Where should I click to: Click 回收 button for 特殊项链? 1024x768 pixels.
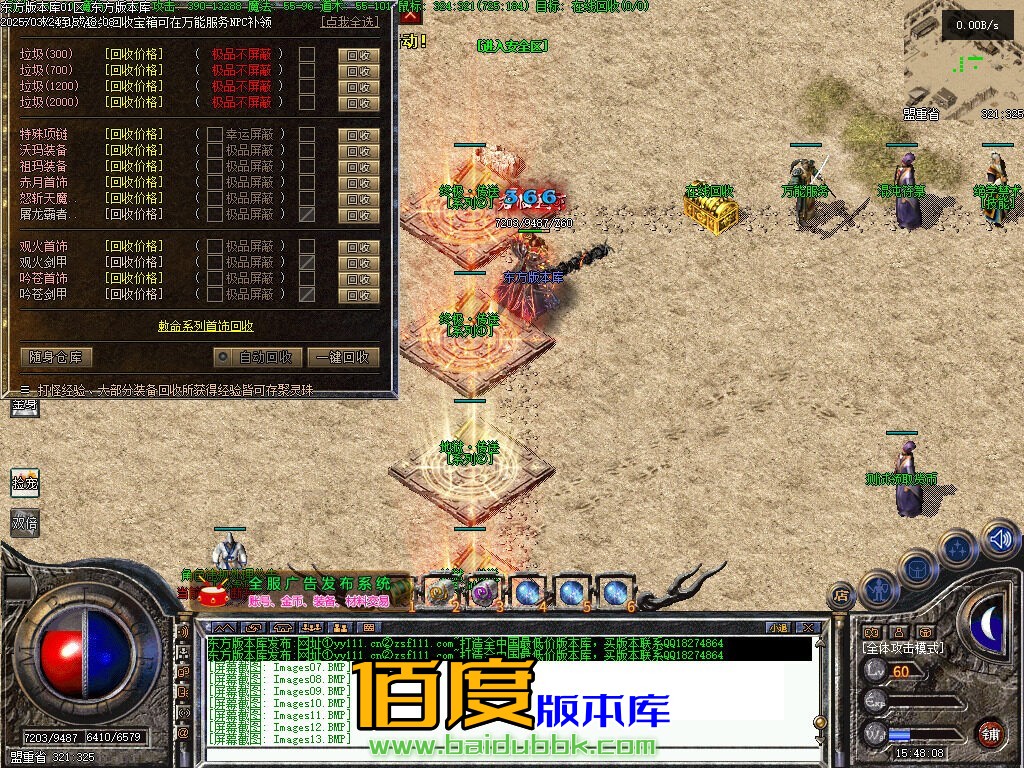[358, 135]
